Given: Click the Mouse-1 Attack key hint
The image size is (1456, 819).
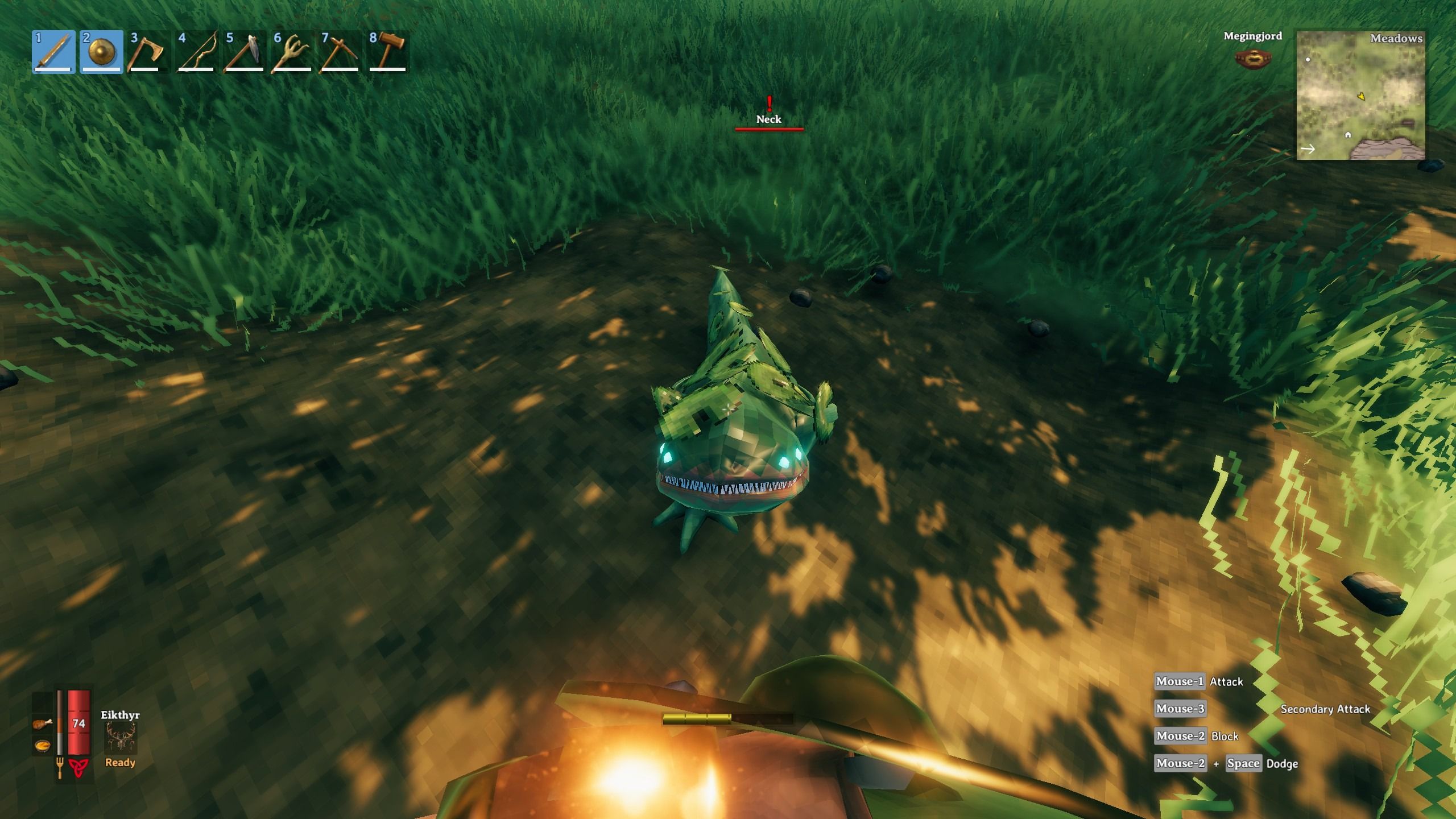Looking at the screenshot, I should click(x=1180, y=681).
